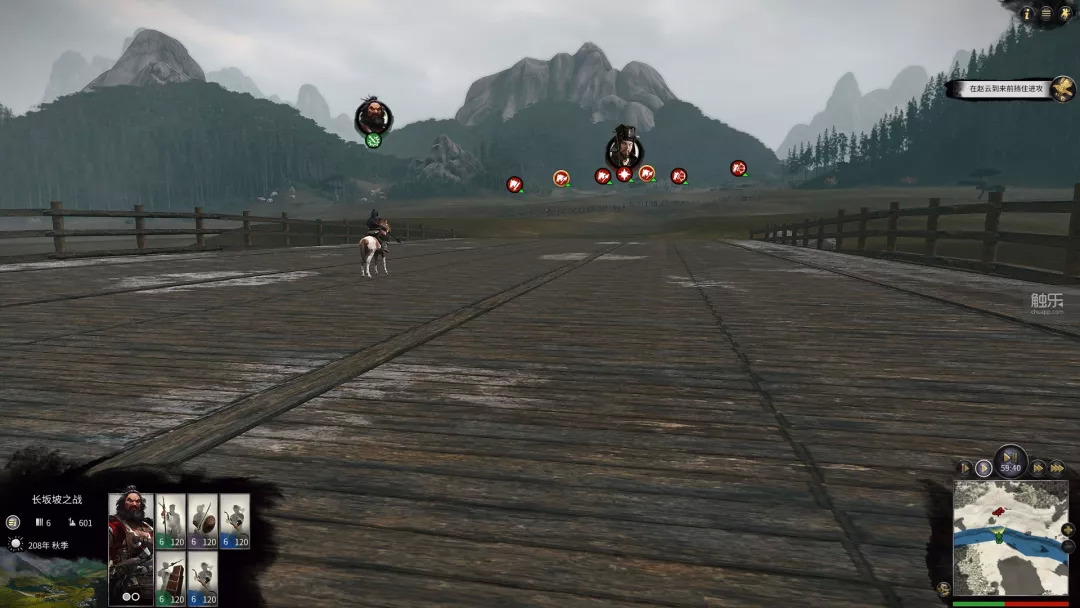Viewport: 1080px width, 608px height.
Task: Open the three-line game menu button
Action: pos(1046,14)
